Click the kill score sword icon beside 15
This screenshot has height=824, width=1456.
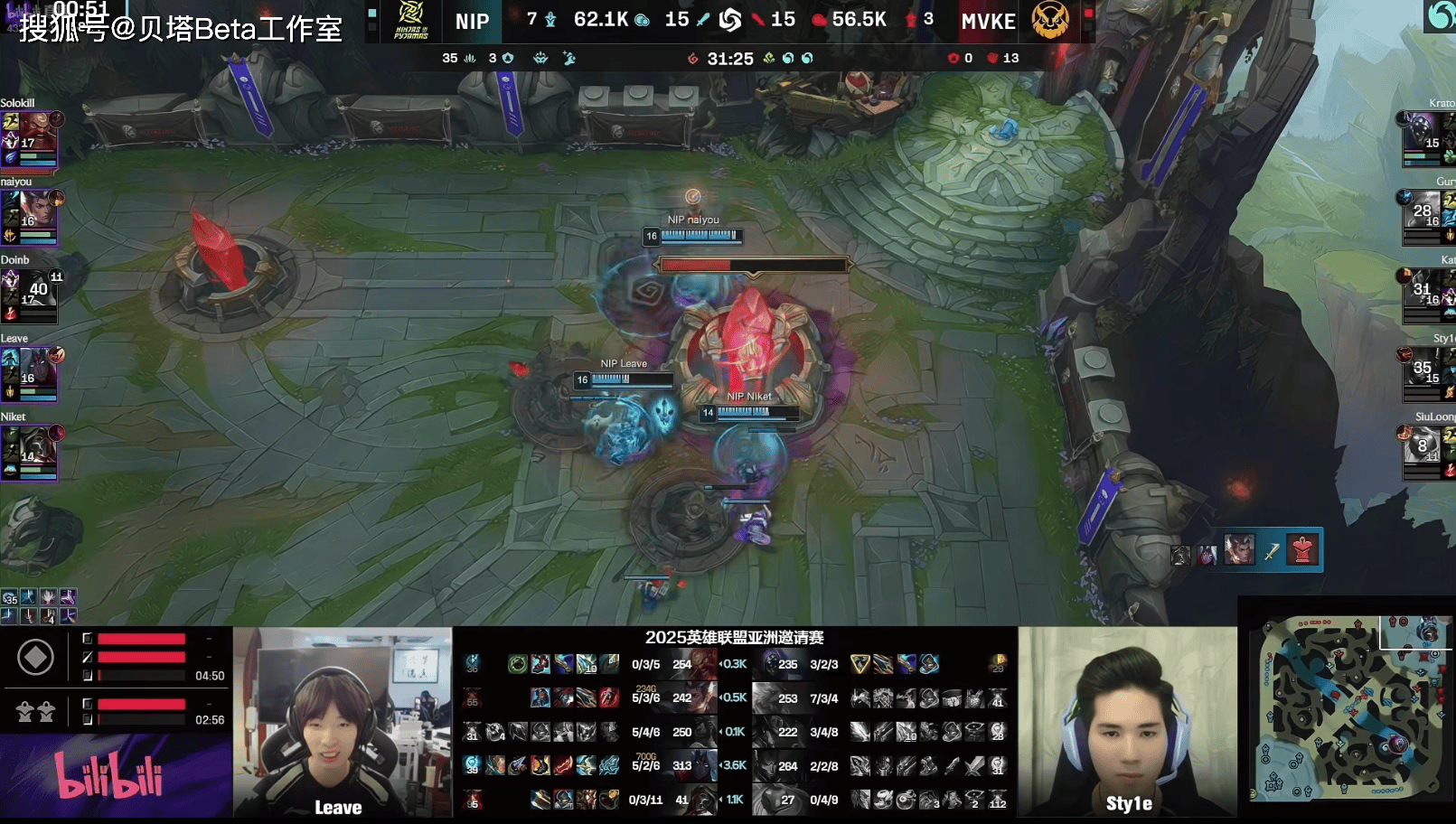702,19
